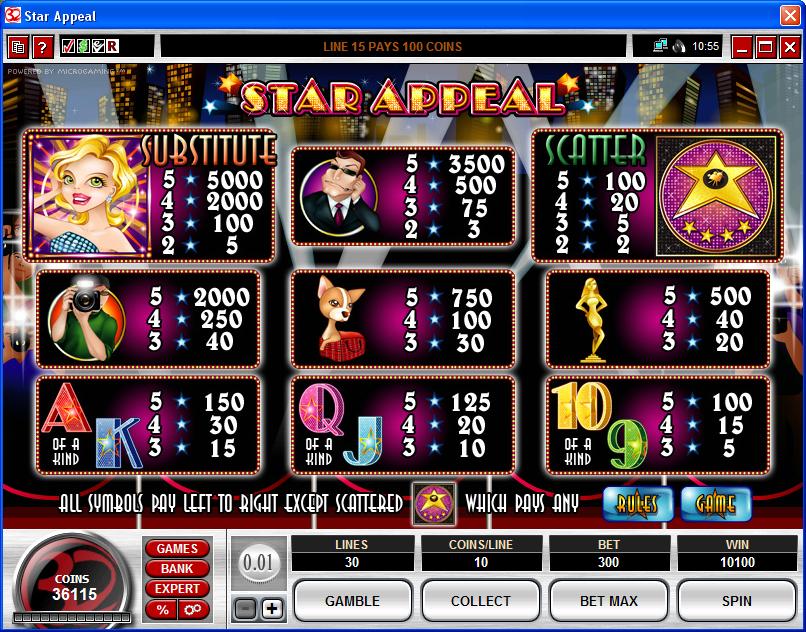Switch to EXPERT mode
This screenshot has width=806, height=632.
(177, 589)
